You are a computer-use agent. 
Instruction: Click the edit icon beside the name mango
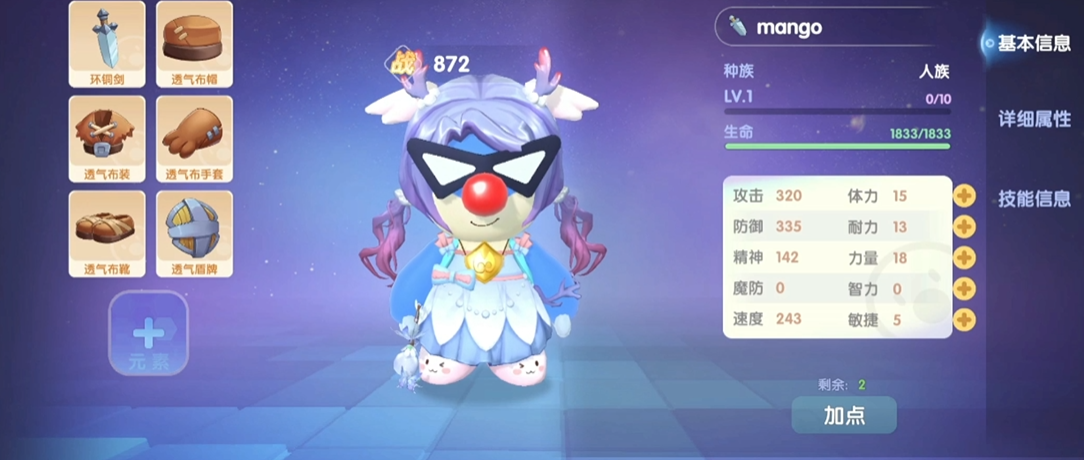737,27
